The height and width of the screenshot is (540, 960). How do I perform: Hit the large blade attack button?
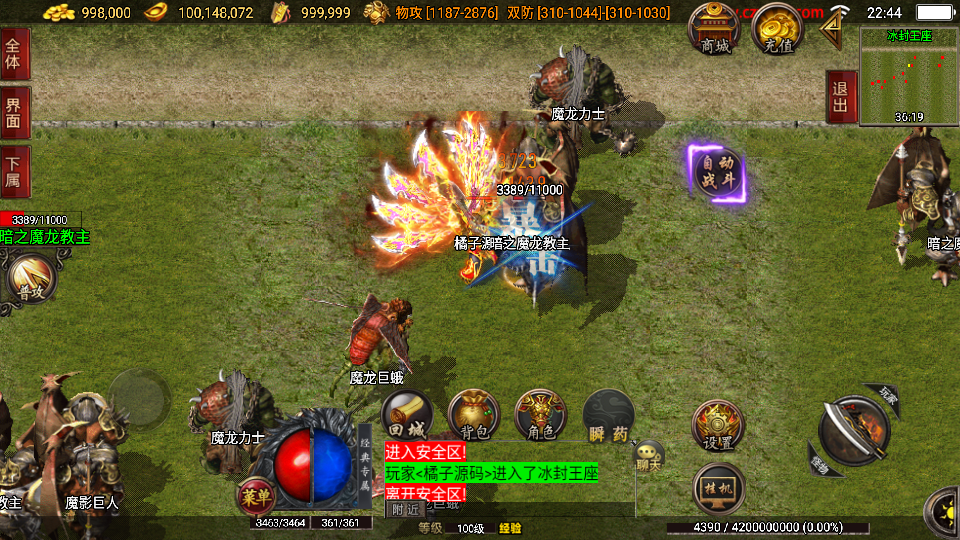(x=853, y=431)
